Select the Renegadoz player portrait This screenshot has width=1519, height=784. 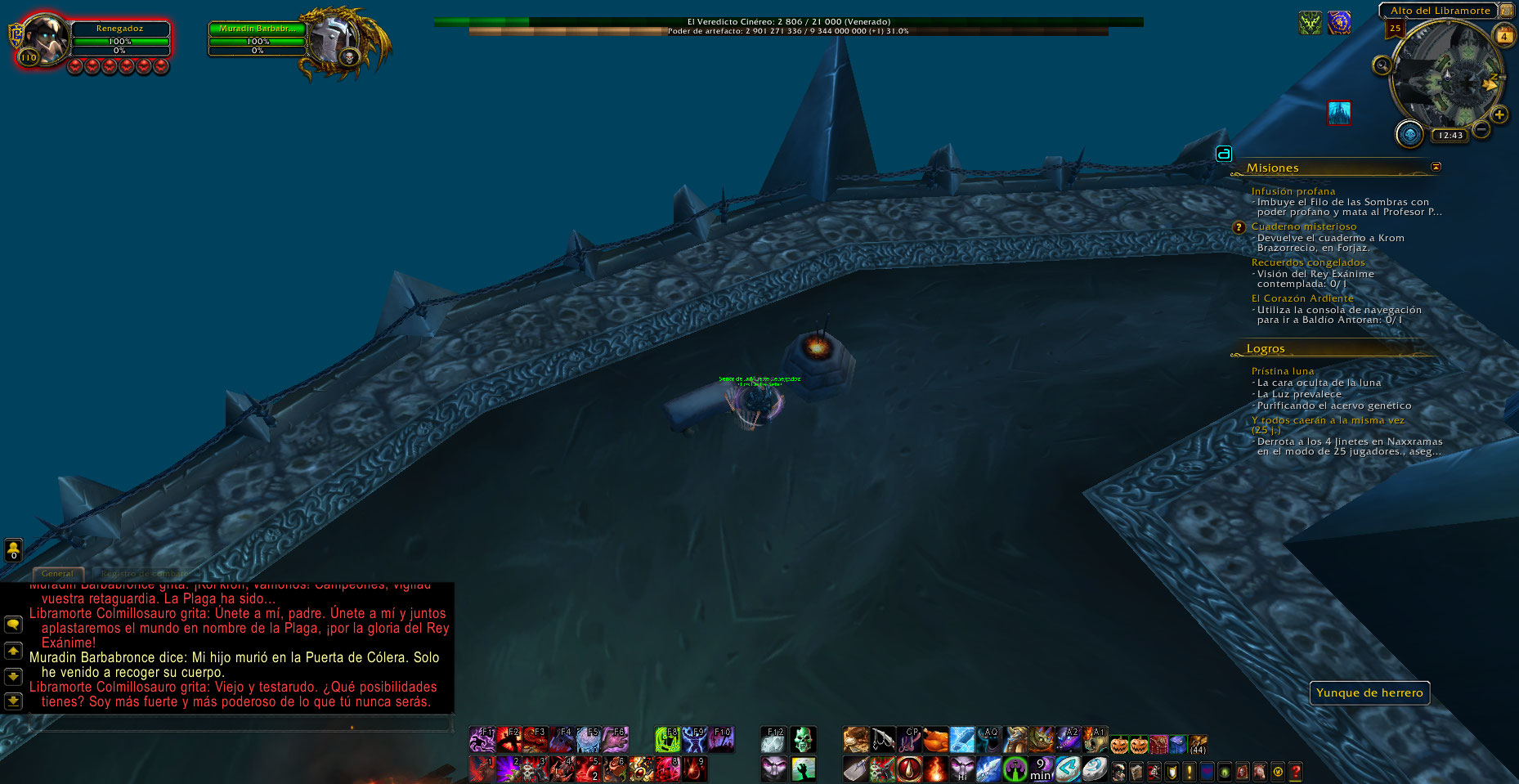click(x=43, y=38)
